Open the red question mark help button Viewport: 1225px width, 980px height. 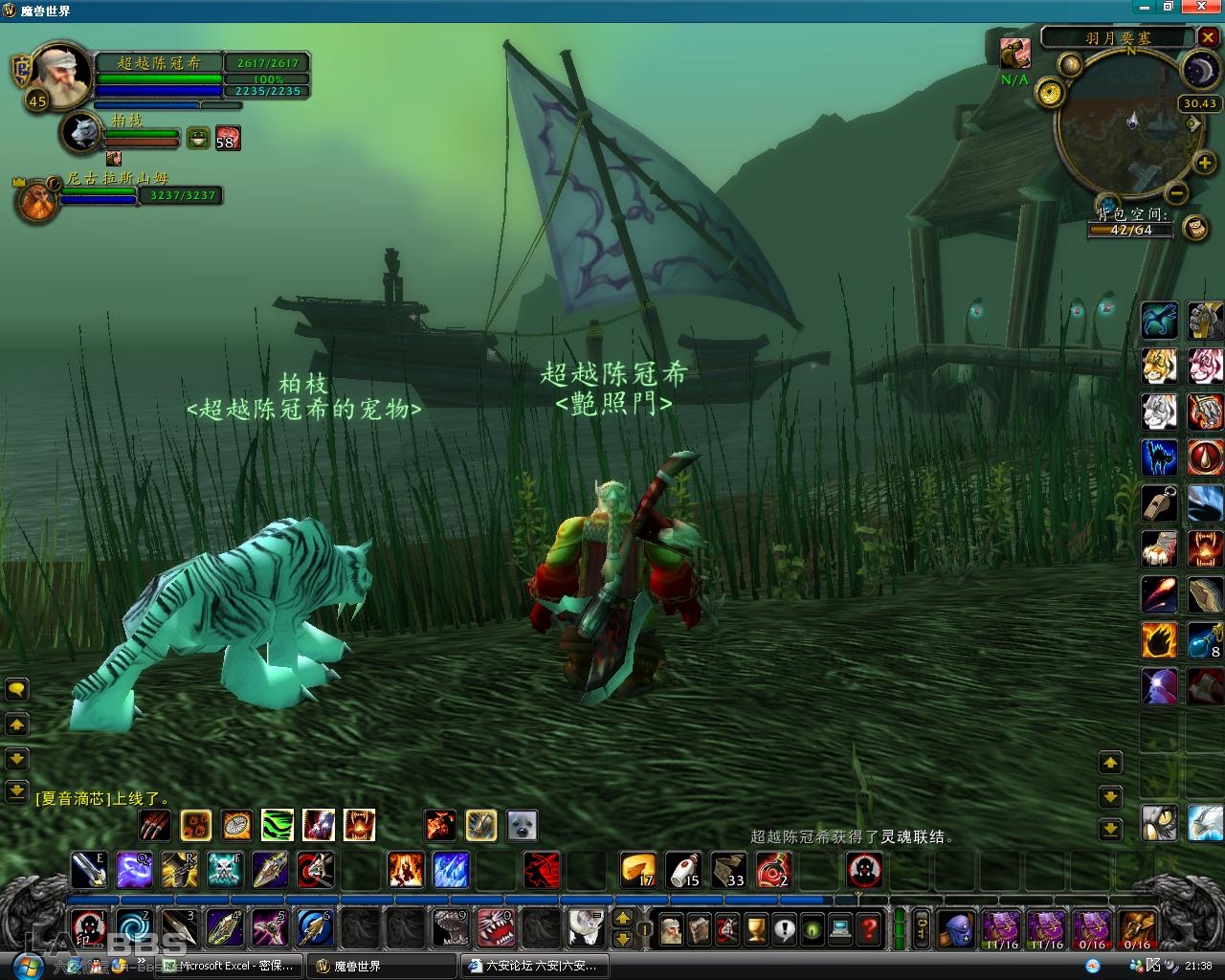(x=868, y=928)
